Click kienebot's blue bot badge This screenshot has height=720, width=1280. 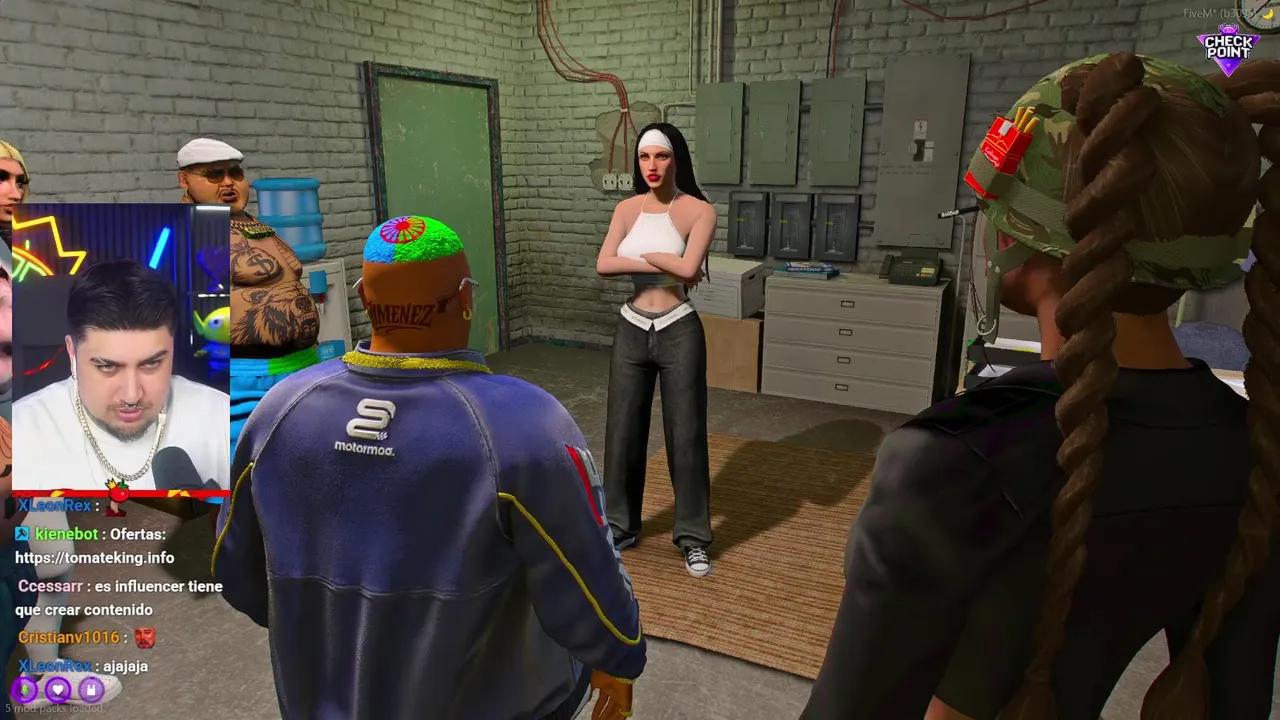click(21, 534)
